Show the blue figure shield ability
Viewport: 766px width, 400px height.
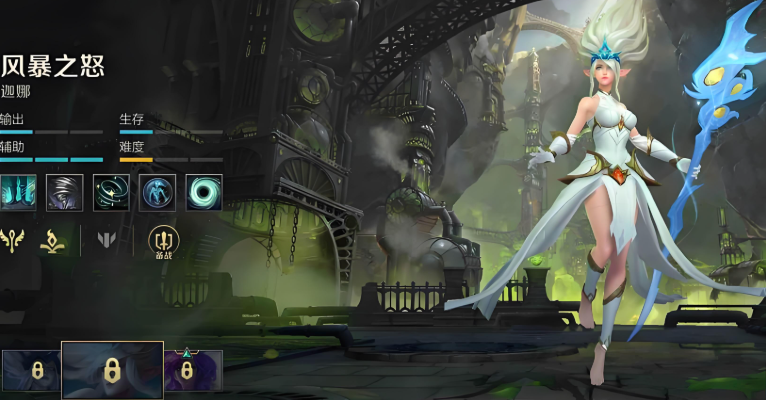158,192
